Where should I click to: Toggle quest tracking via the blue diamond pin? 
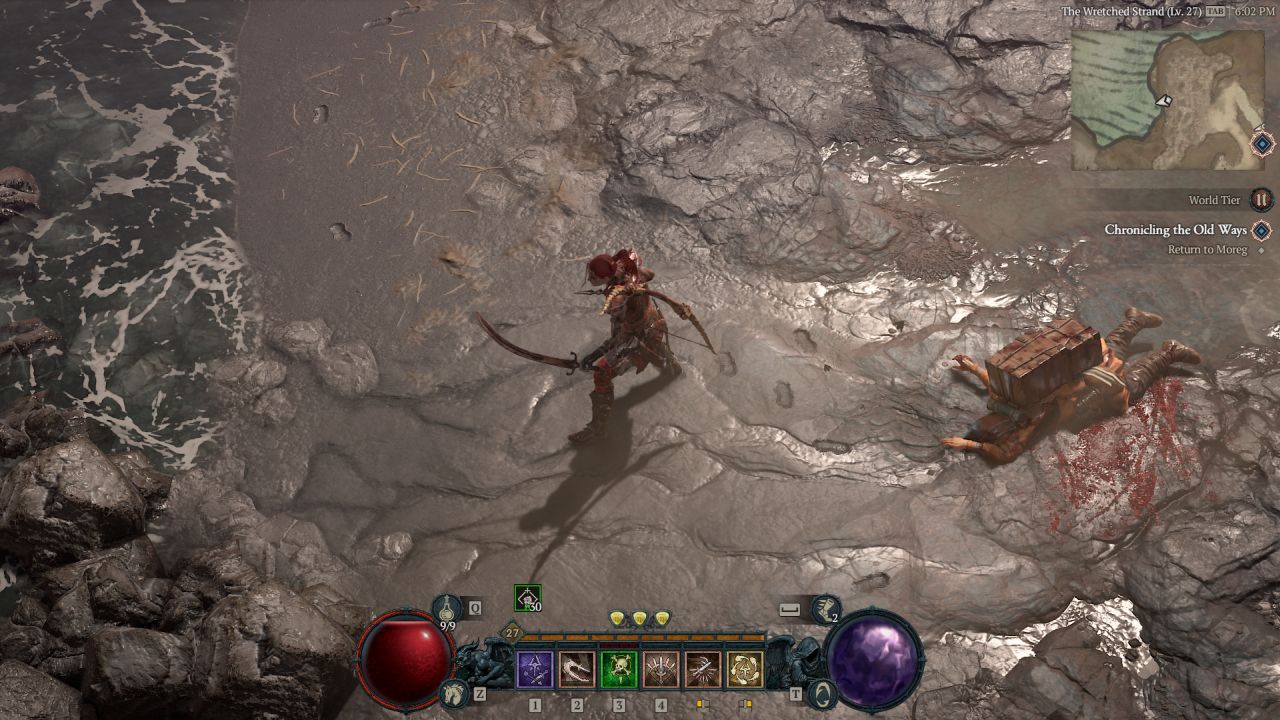coord(1260,230)
